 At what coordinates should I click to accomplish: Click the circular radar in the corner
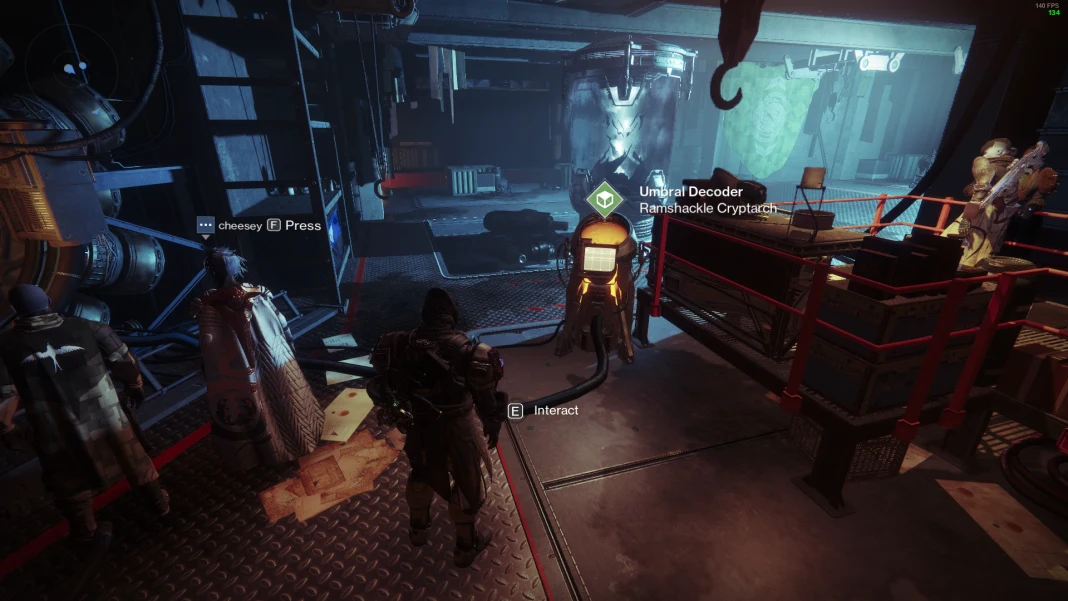coord(73,68)
